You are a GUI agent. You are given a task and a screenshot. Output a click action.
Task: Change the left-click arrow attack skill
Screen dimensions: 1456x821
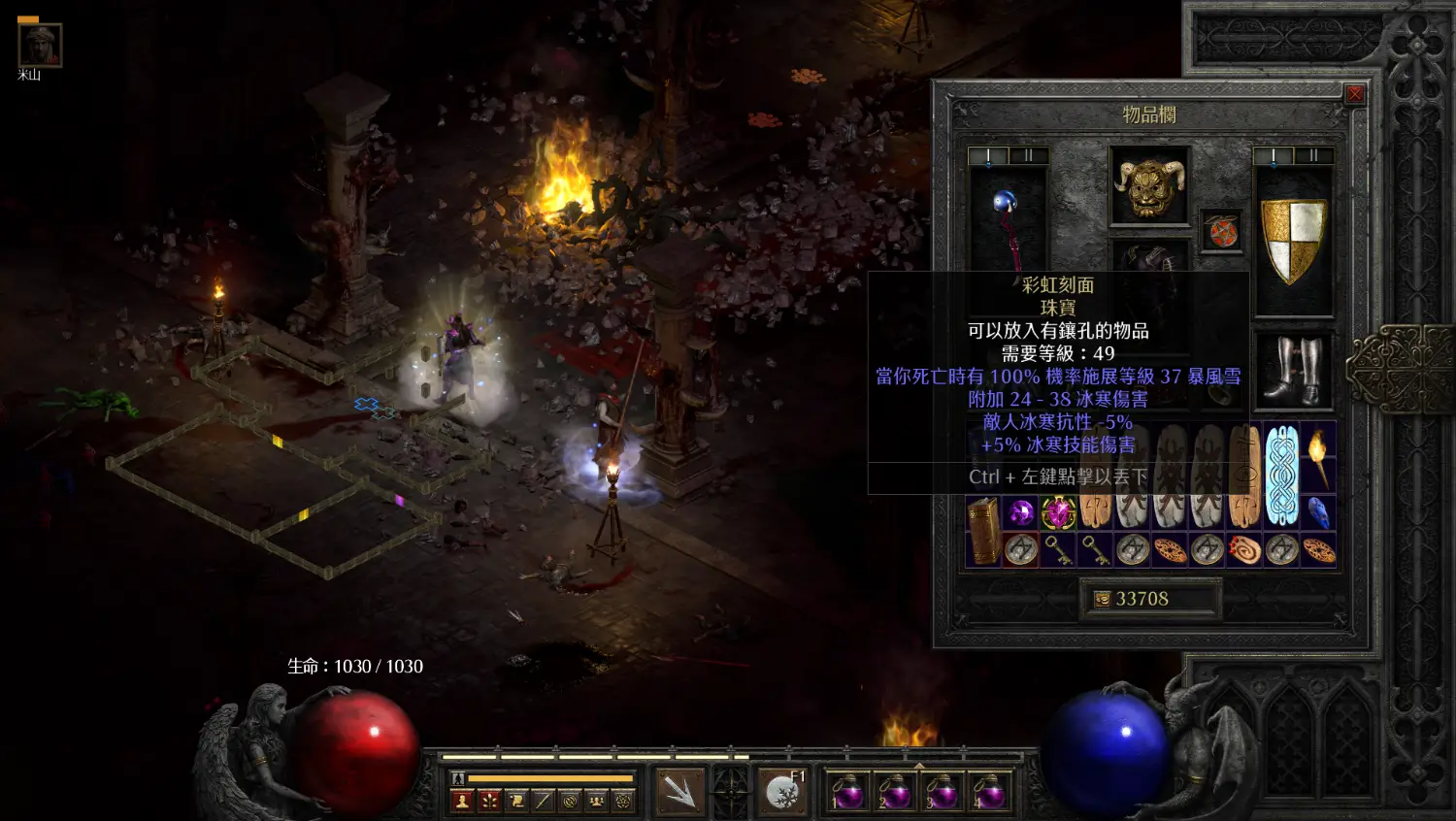point(680,791)
